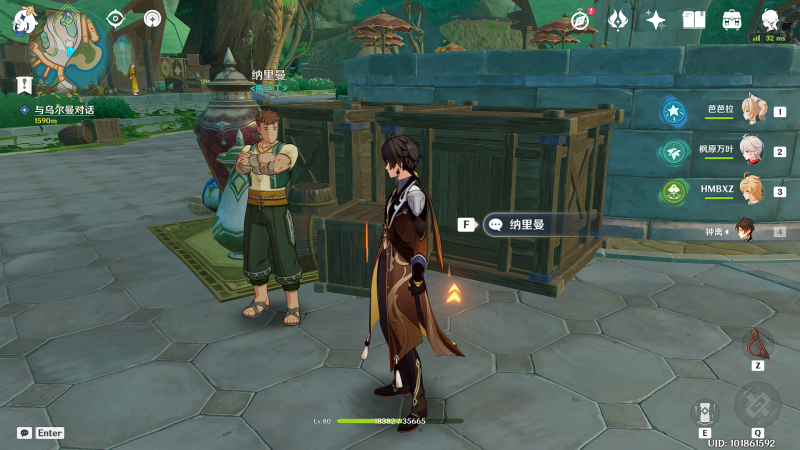This screenshot has height=450, width=800.
Task: Click the concentric-circle icon right of the eye
Action: pyautogui.click(x=152, y=18)
